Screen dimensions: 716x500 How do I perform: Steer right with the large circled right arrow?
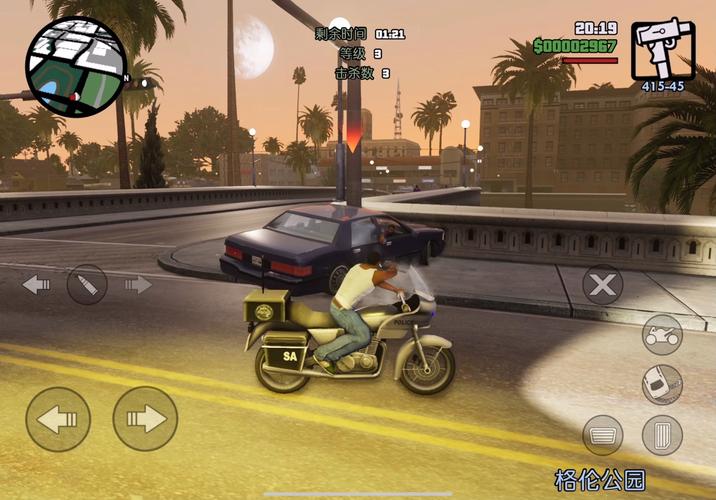[145, 419]
